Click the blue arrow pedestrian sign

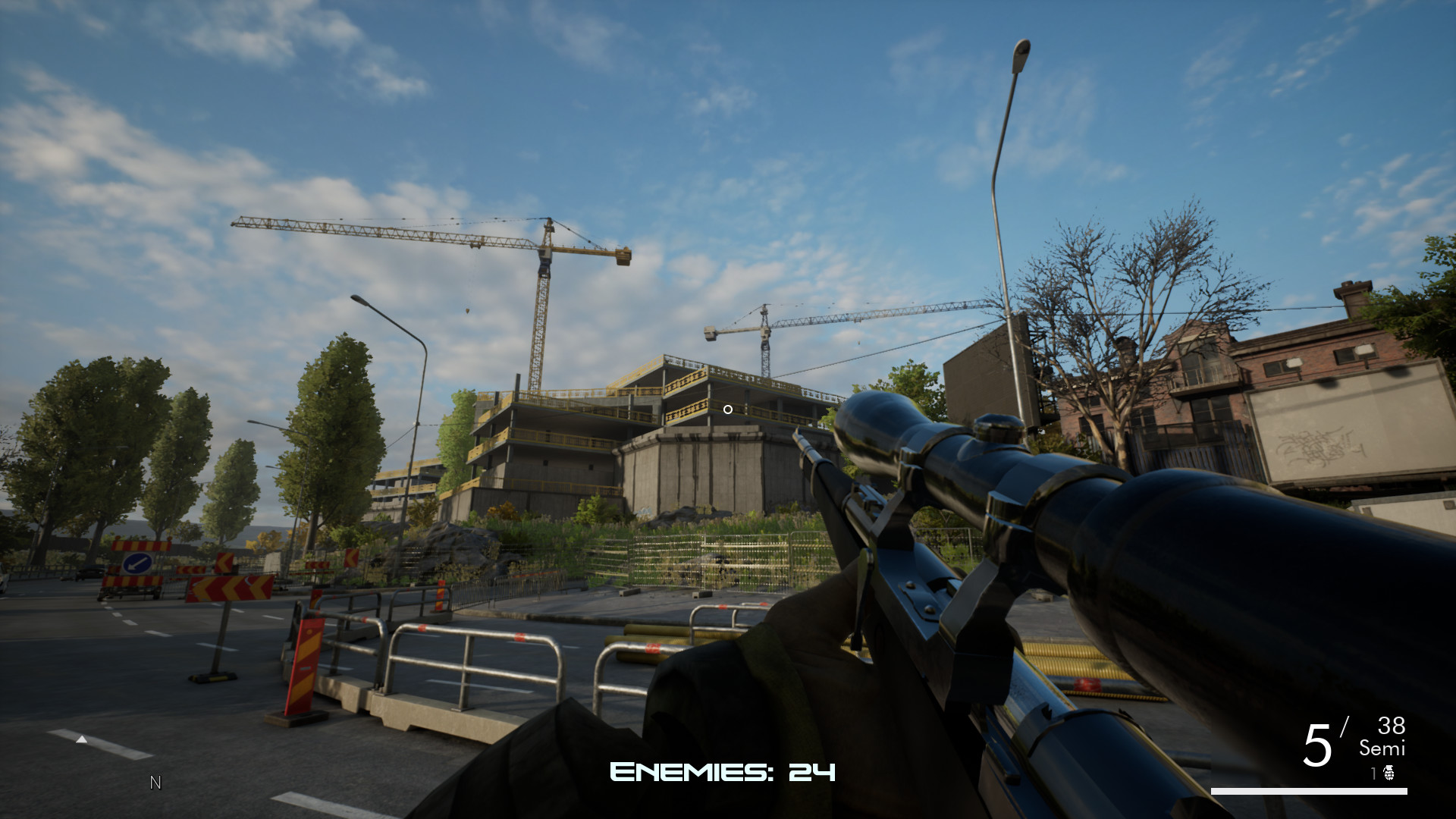click(x=136, y=563)
